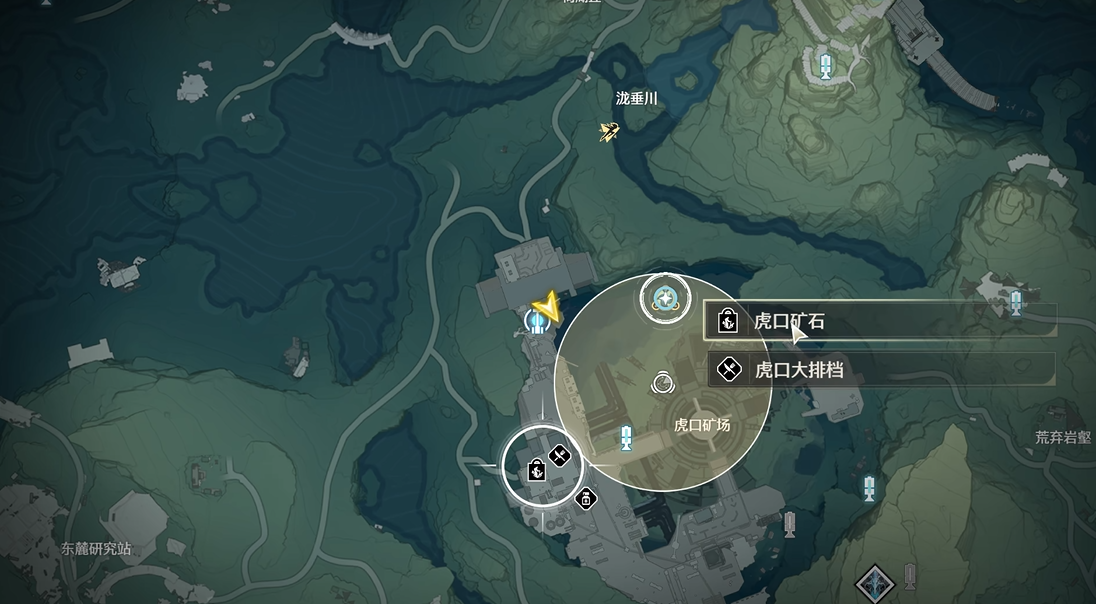Open the diamond-framed boss challenge marker
The height and width of the screenshot is (604, 1096).
pyautogui.click(x=875, y=584)
